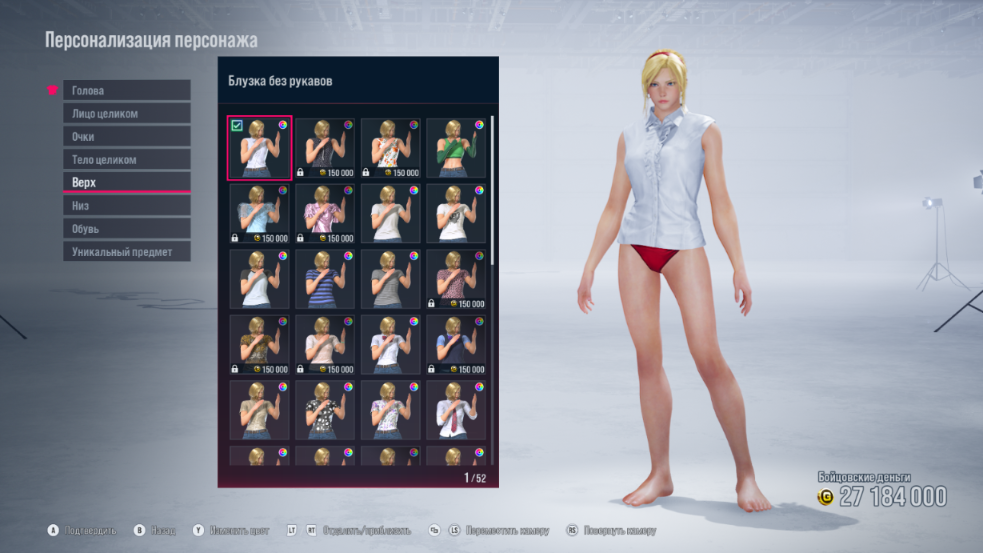Select the locked leopard print top
983x553 pixels.
(260, 345)
